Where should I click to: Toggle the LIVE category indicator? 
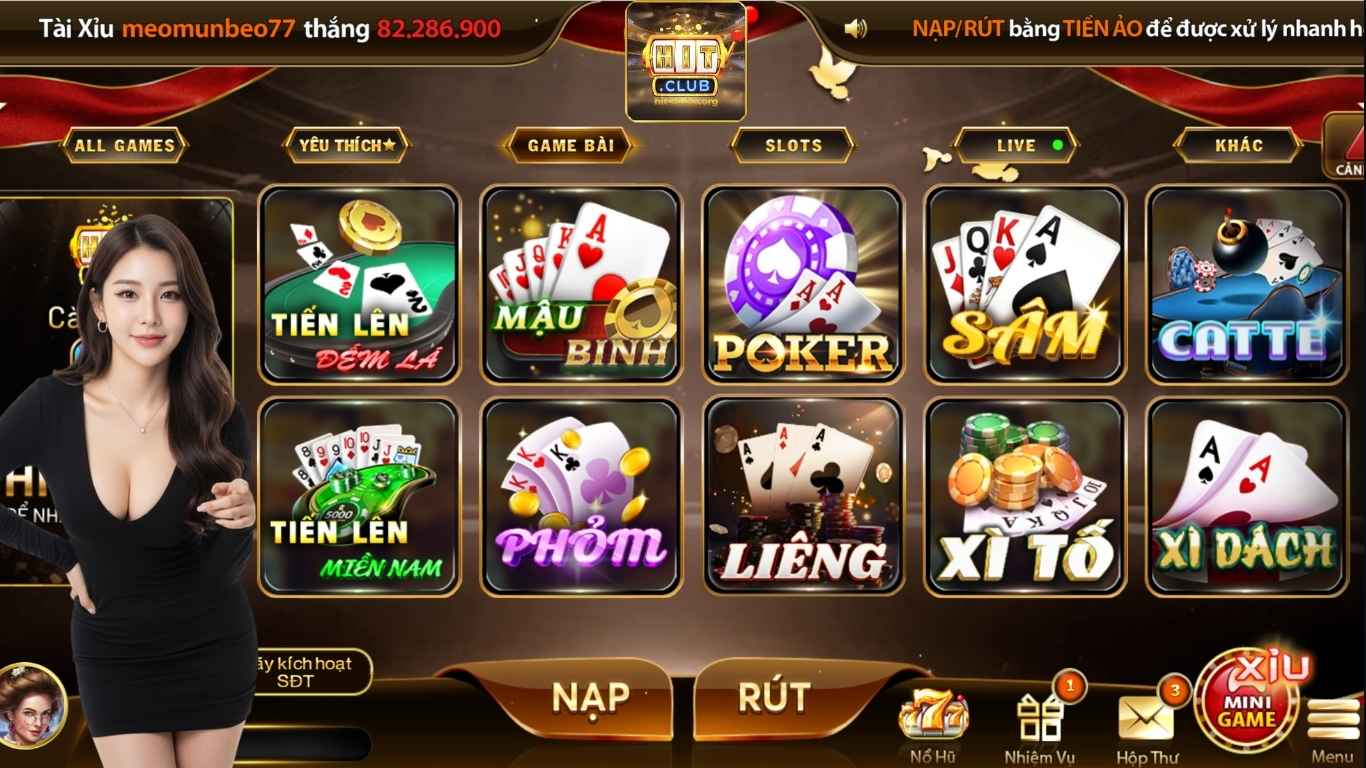(1016, 145)
